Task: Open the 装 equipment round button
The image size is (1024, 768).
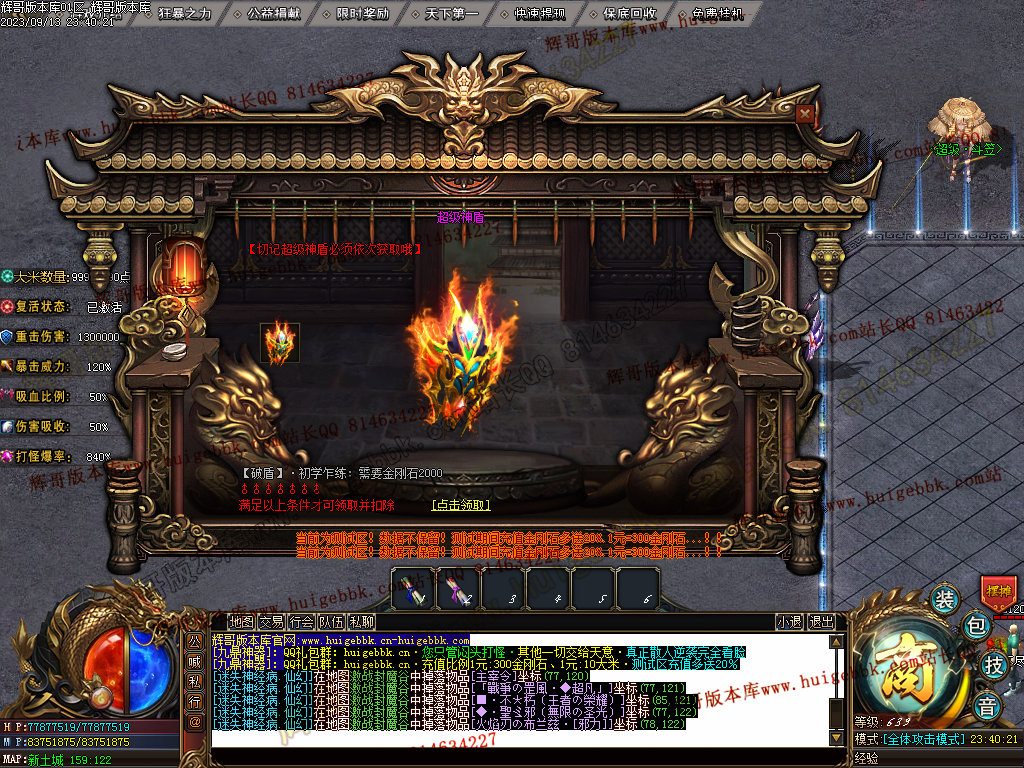Action: (x=944, y=599)
